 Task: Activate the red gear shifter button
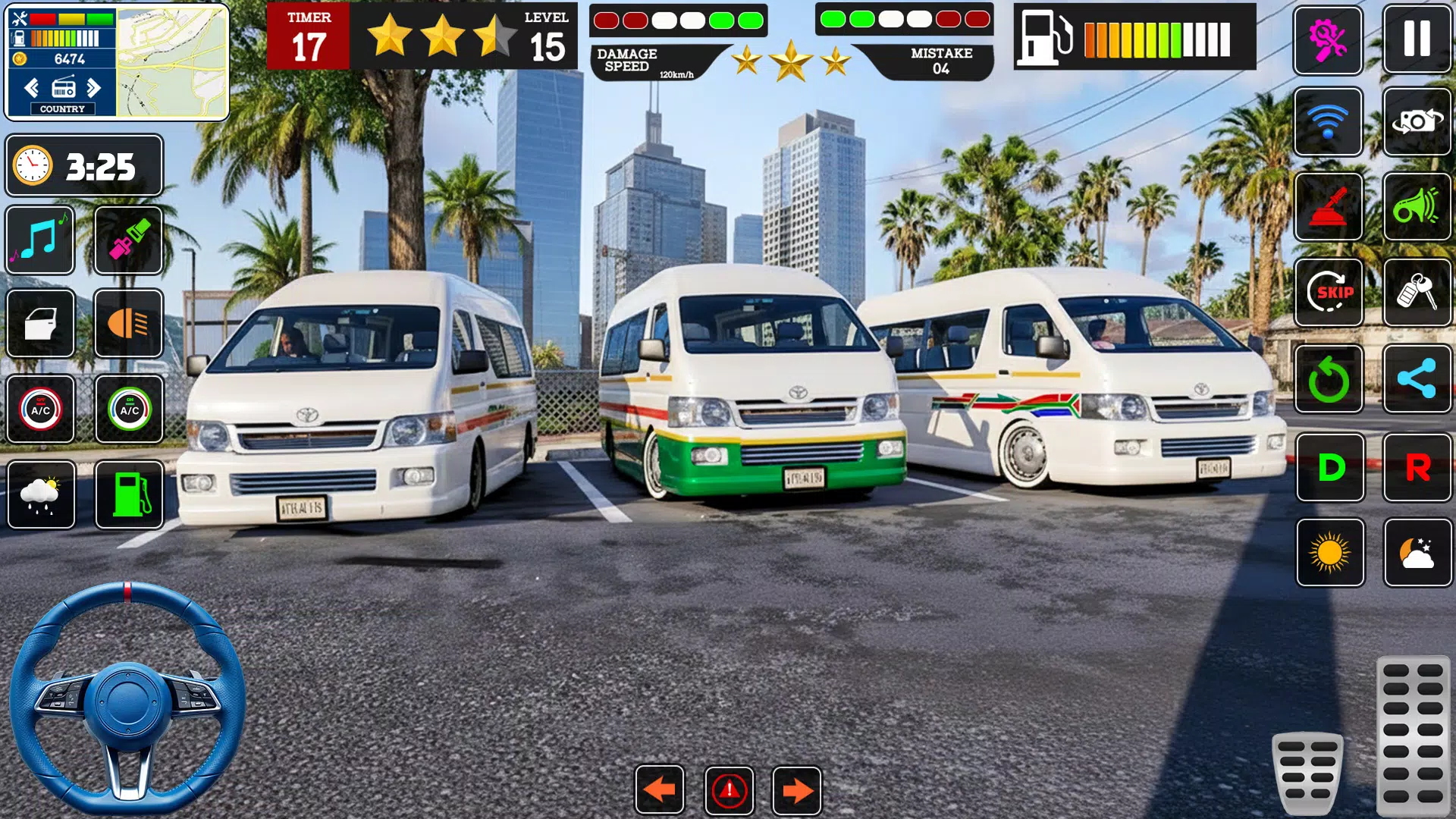pyautogui.click(x=1328, y=206)
